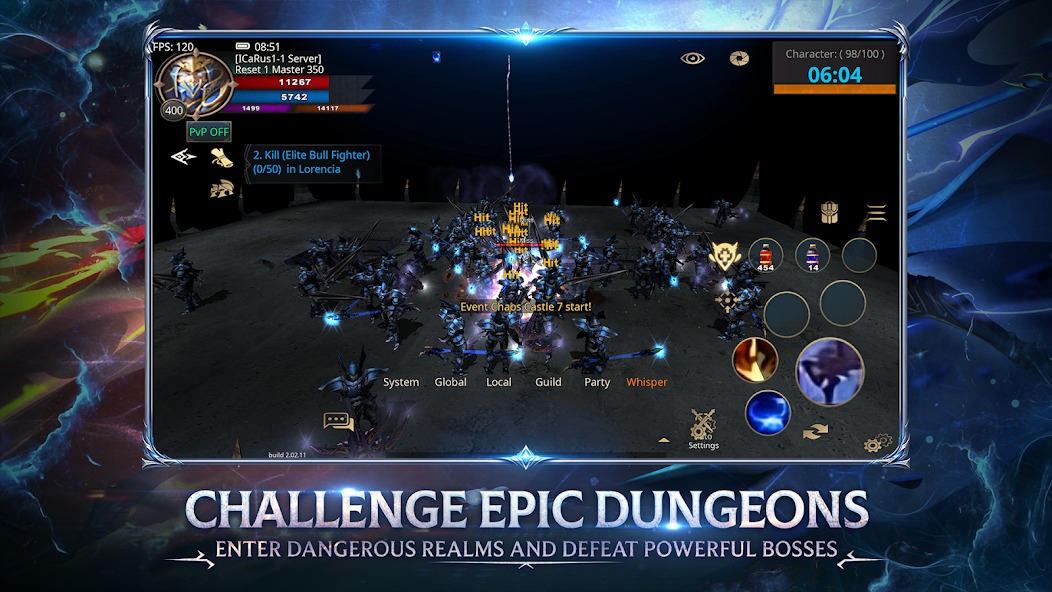Switch to the System chat tab
Viewport: 1052px width, 592px height.
coord(401,382)
